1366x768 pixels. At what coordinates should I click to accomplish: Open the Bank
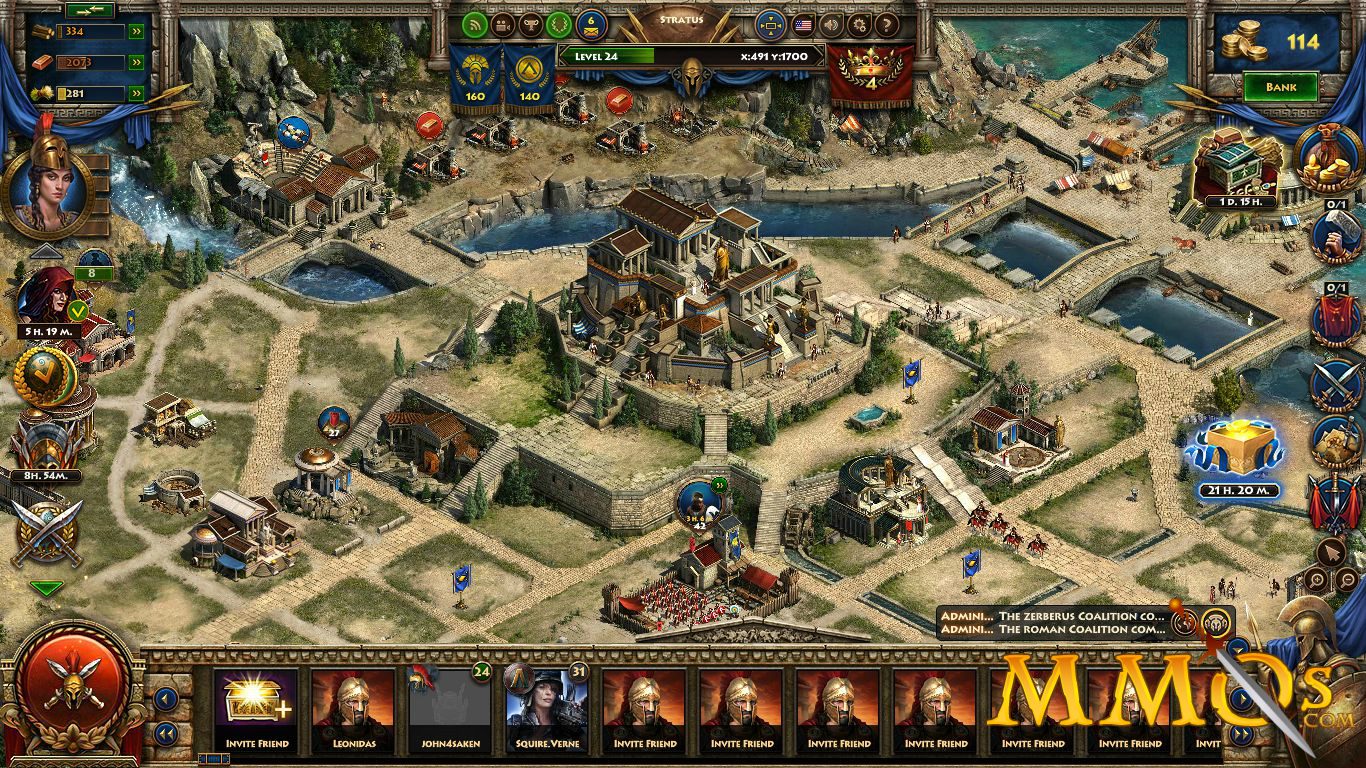(x=1281, y=87)
